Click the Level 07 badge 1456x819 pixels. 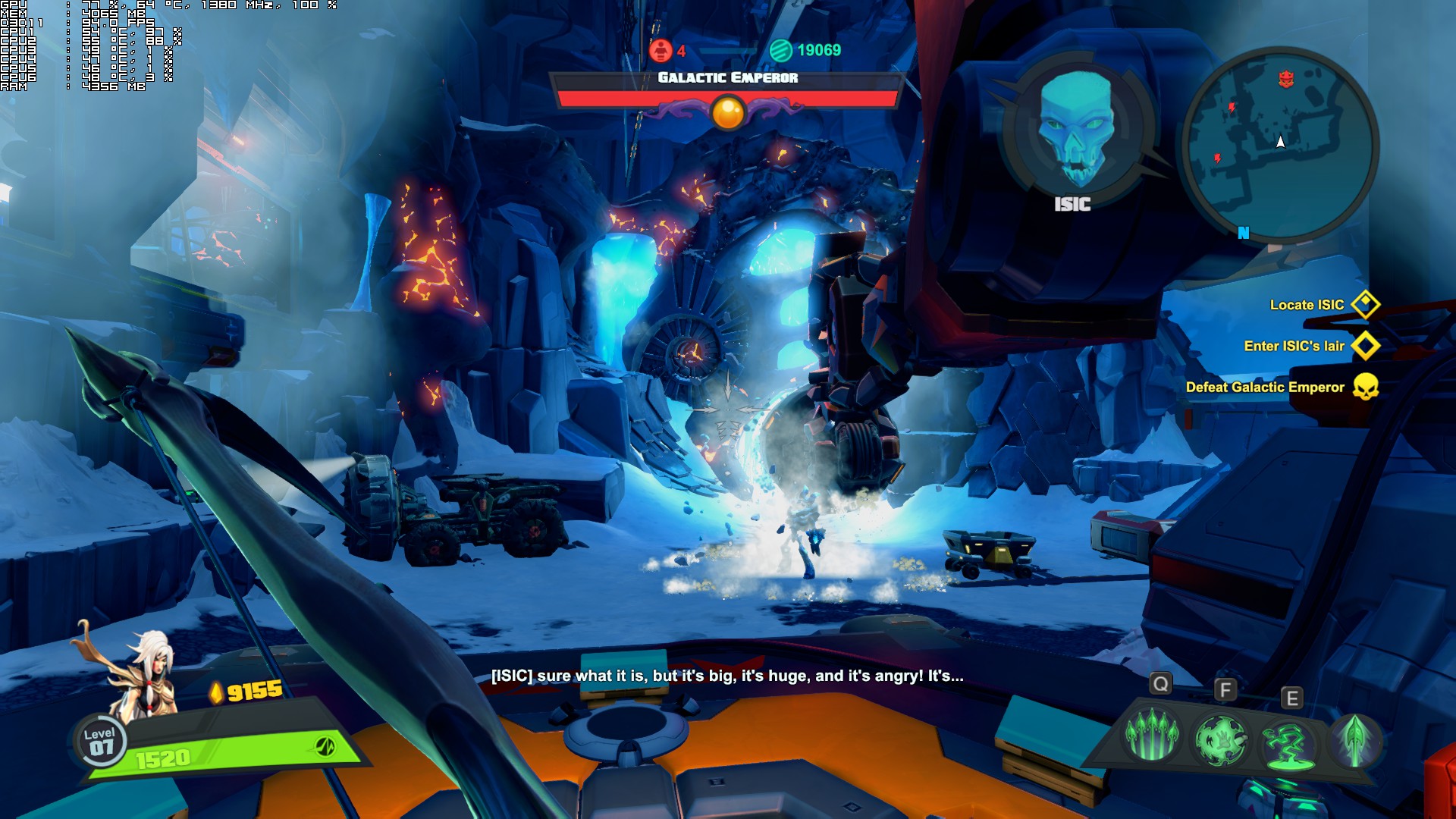pos(100,741)
